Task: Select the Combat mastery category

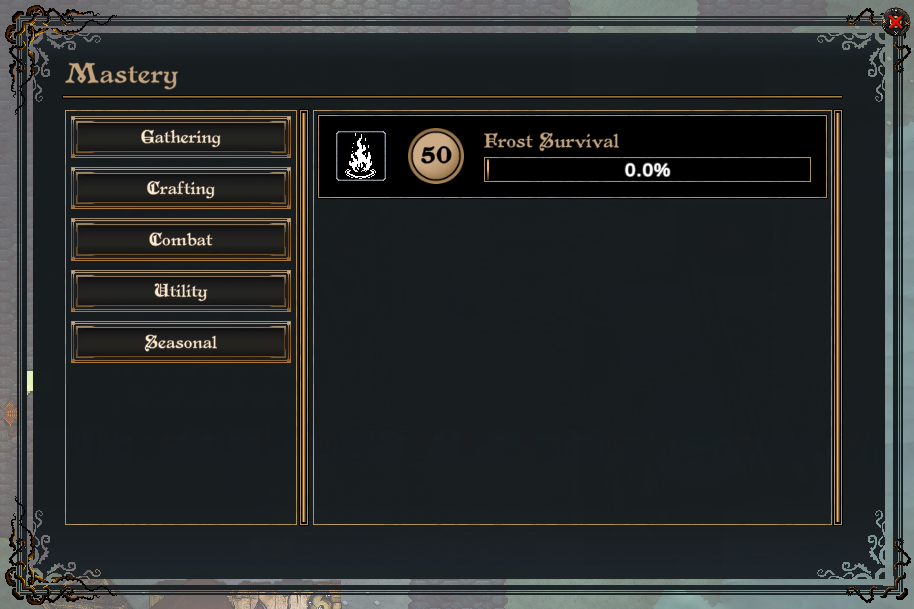Action: [x=181, y=240]
